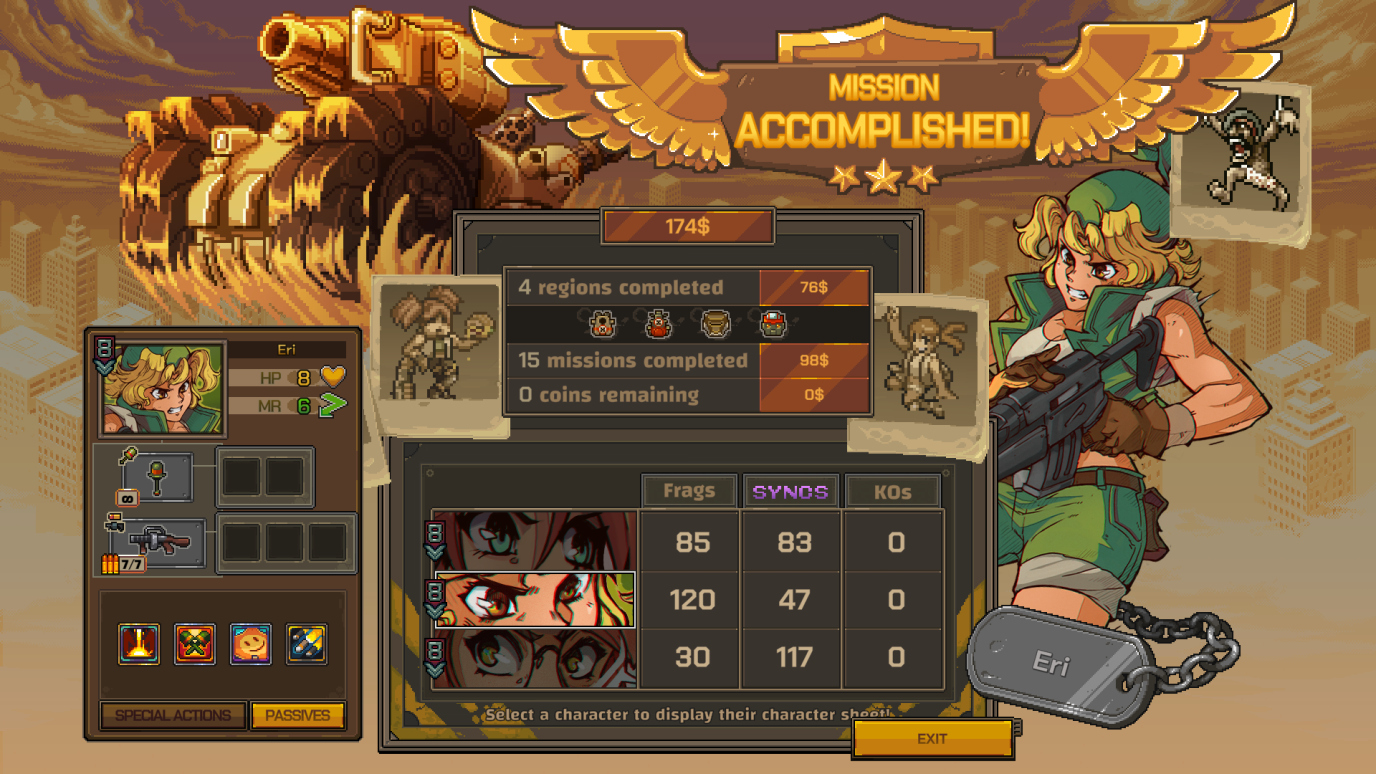
Task: Click the SYNCS column header
Action: [x=791, y=491]
